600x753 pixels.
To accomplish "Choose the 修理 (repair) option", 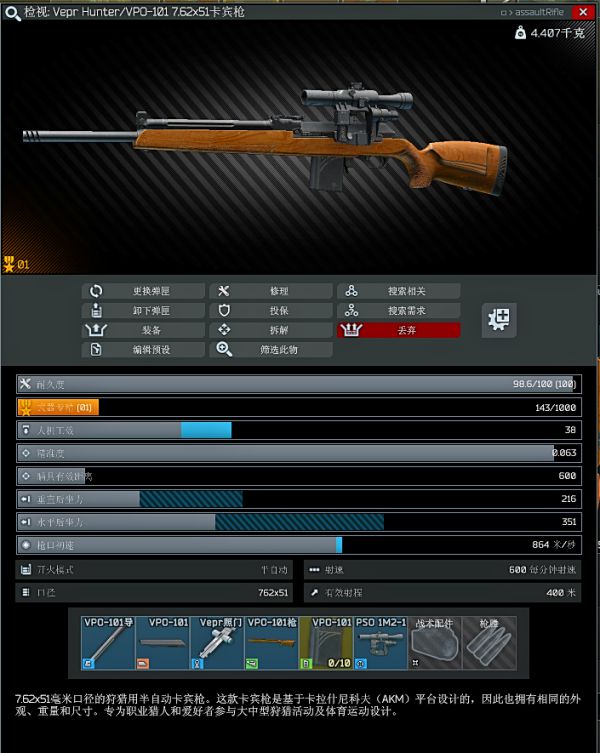I will [x=270, y=291].
